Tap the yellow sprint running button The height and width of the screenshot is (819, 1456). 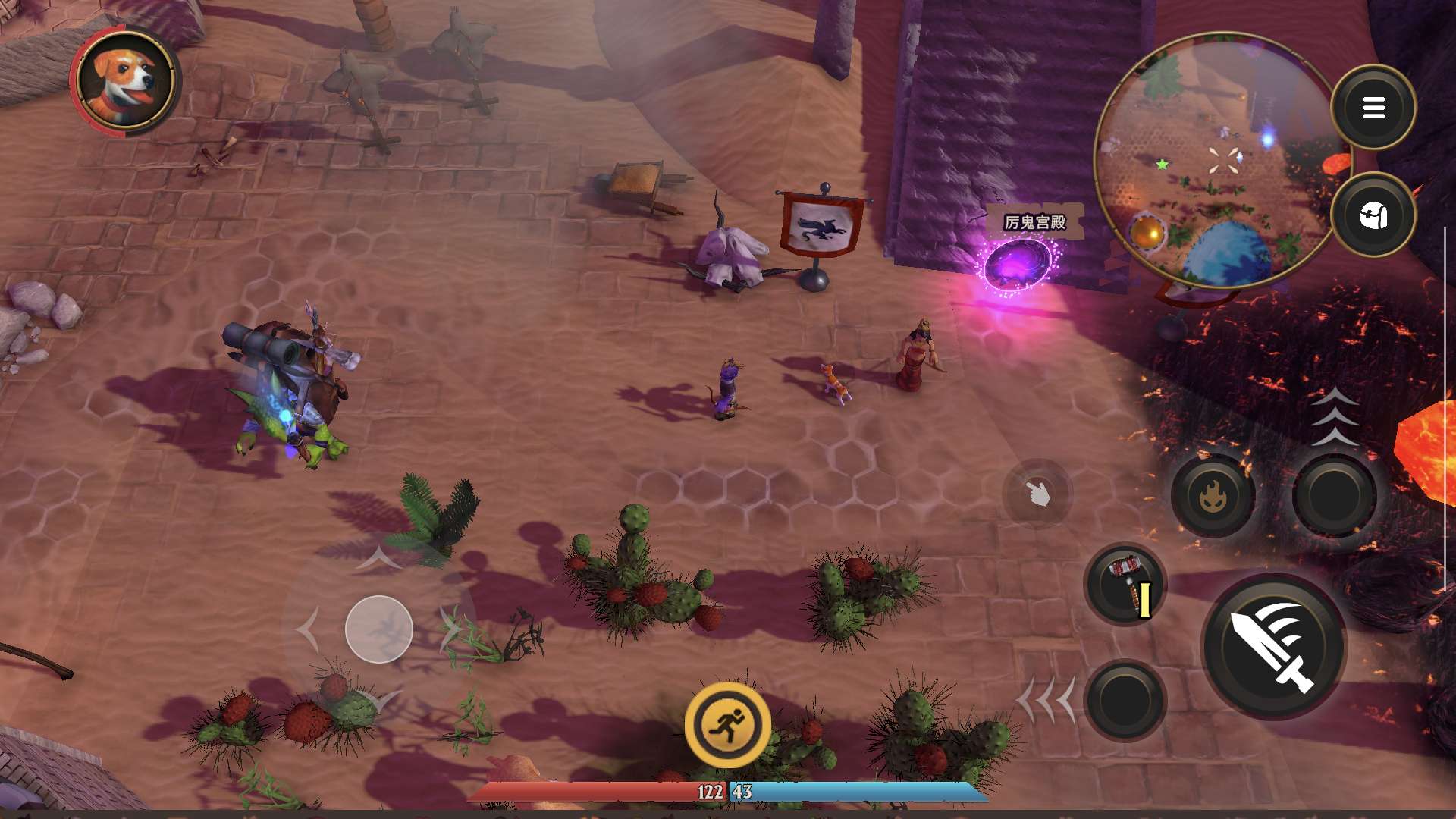(x=727, y=725)
